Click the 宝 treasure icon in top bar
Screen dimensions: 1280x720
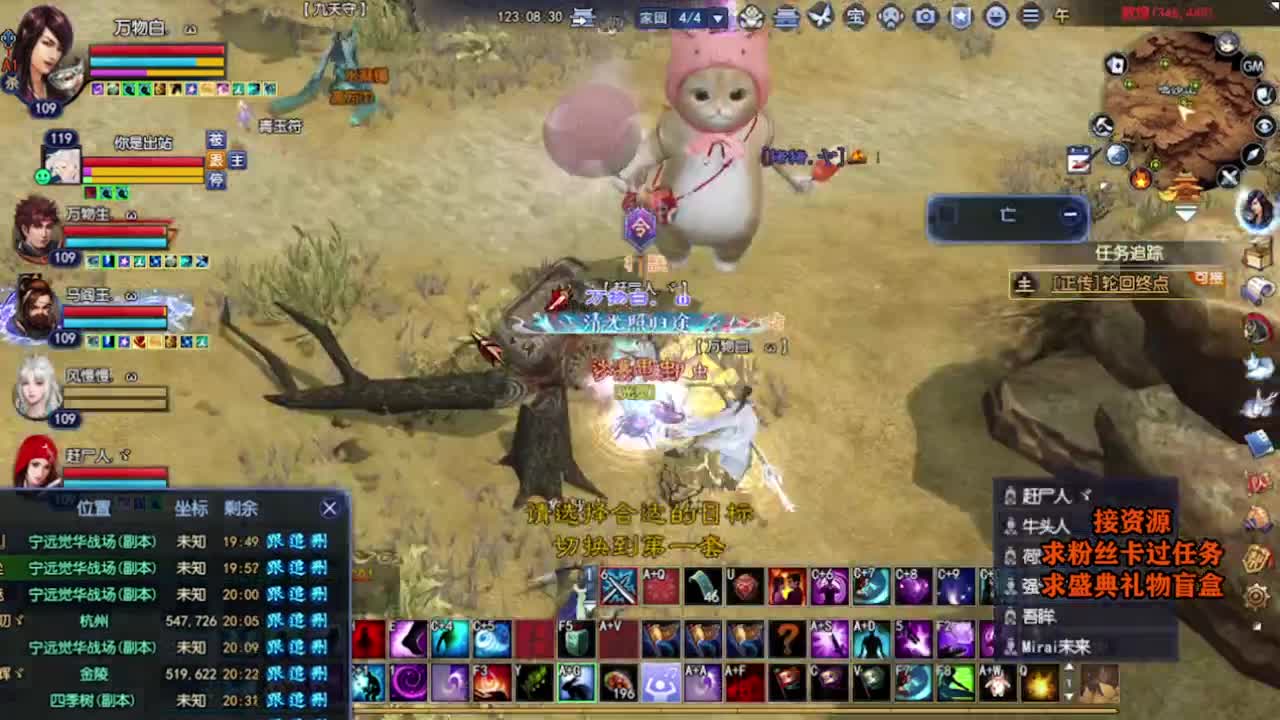pos(855,16)
